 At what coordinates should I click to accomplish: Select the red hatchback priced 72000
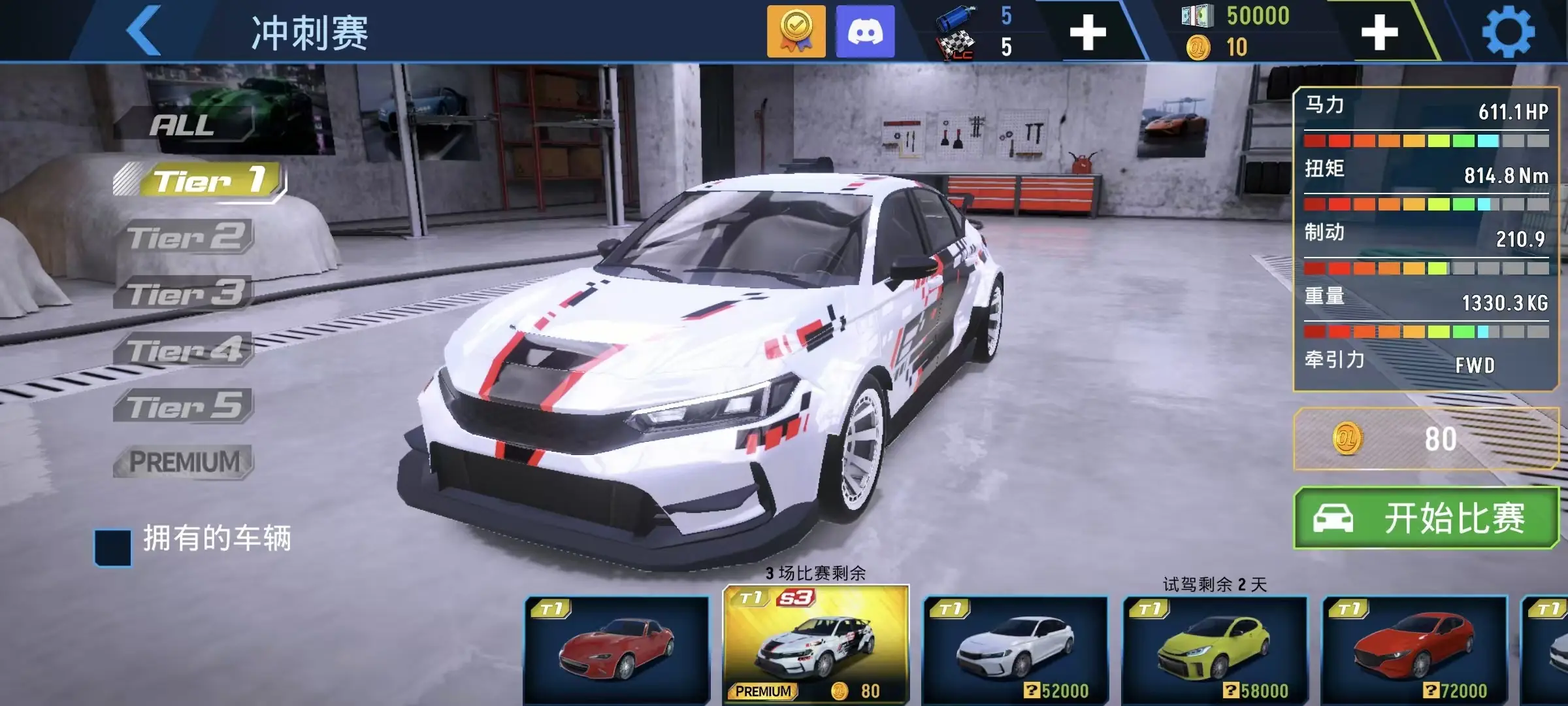tap(1414, 650)
